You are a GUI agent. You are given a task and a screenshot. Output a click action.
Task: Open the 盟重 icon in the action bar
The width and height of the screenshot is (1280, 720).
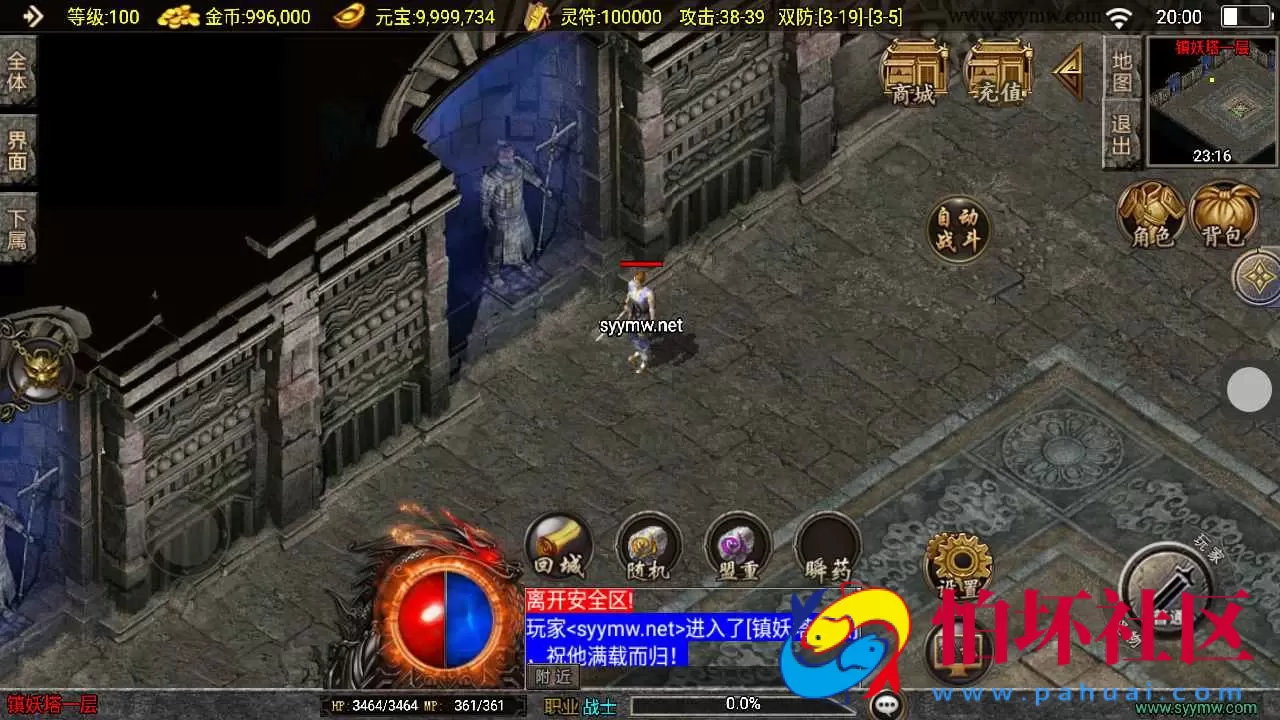tap(738, 547)
